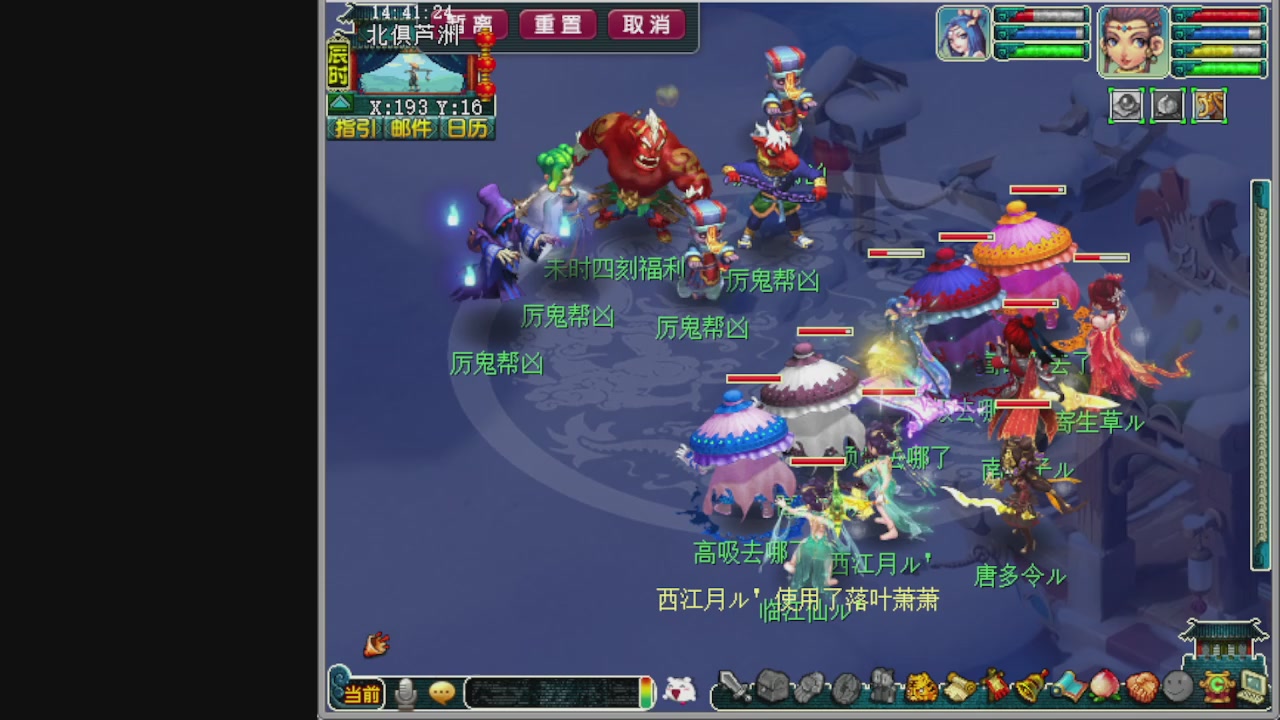
Task: Click inside the chat input field
Action: [x=554, y=690]
